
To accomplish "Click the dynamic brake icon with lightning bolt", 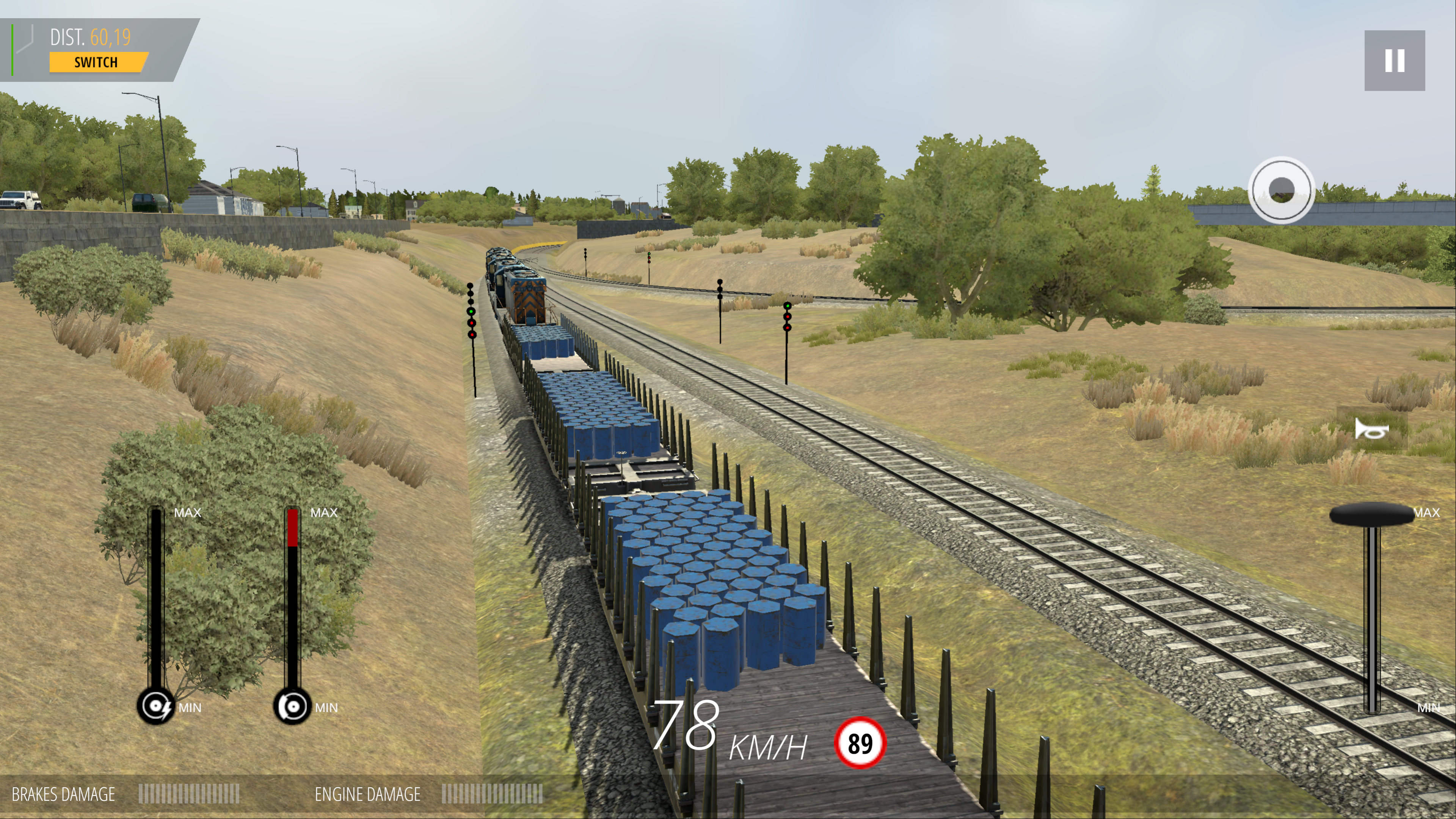I will (x=156, y=706).
